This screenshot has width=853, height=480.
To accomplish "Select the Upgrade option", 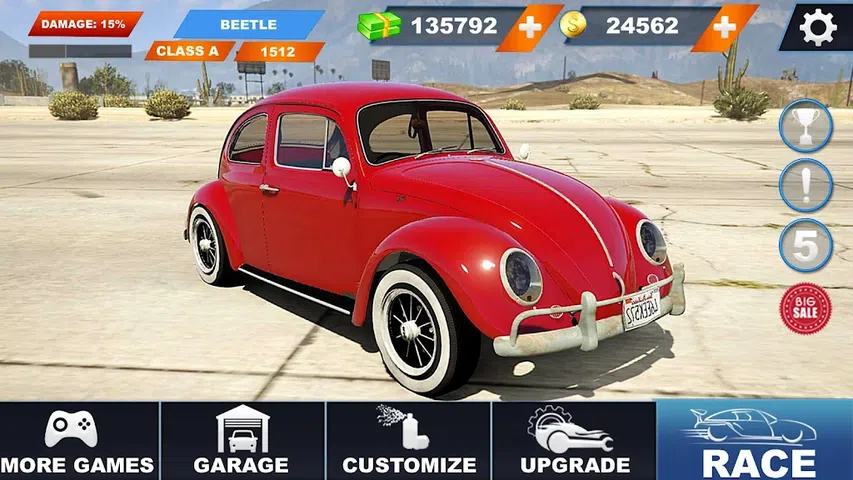I will tap(574, 441).
